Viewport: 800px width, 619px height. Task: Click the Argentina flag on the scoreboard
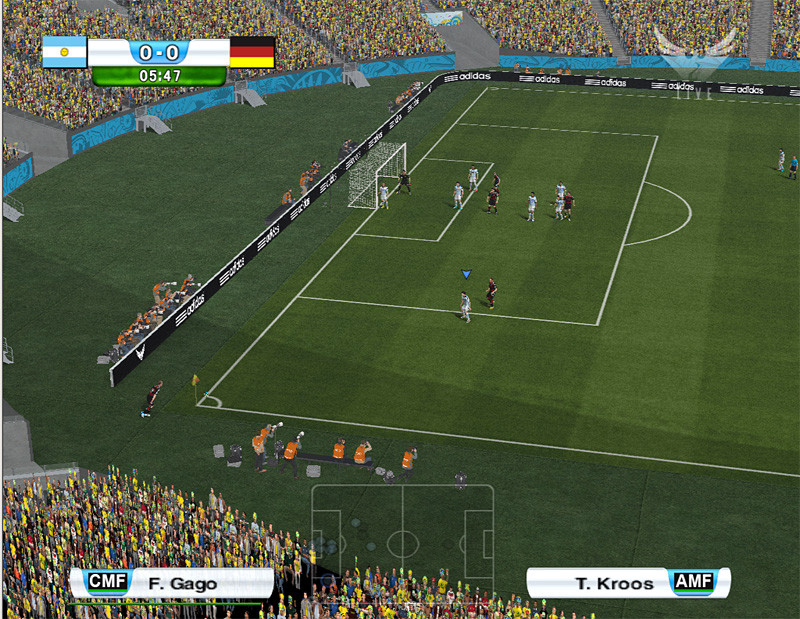point(64,52)
